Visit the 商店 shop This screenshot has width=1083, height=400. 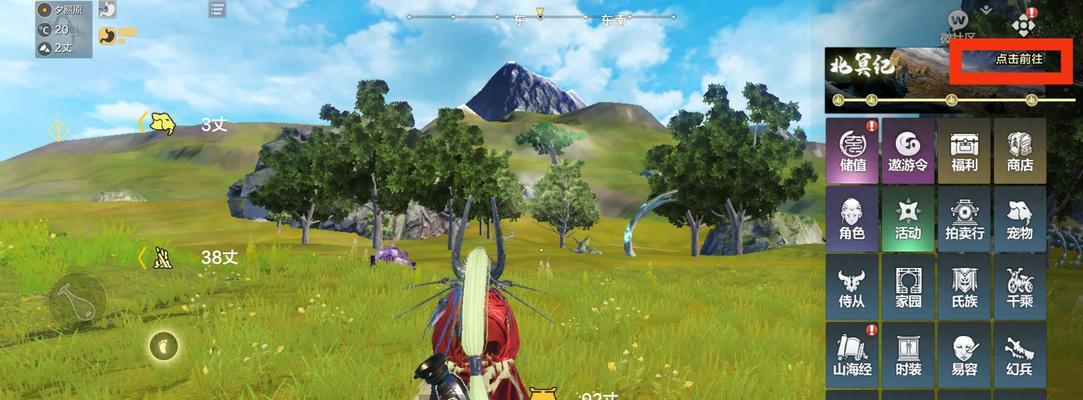point(1019,151)
